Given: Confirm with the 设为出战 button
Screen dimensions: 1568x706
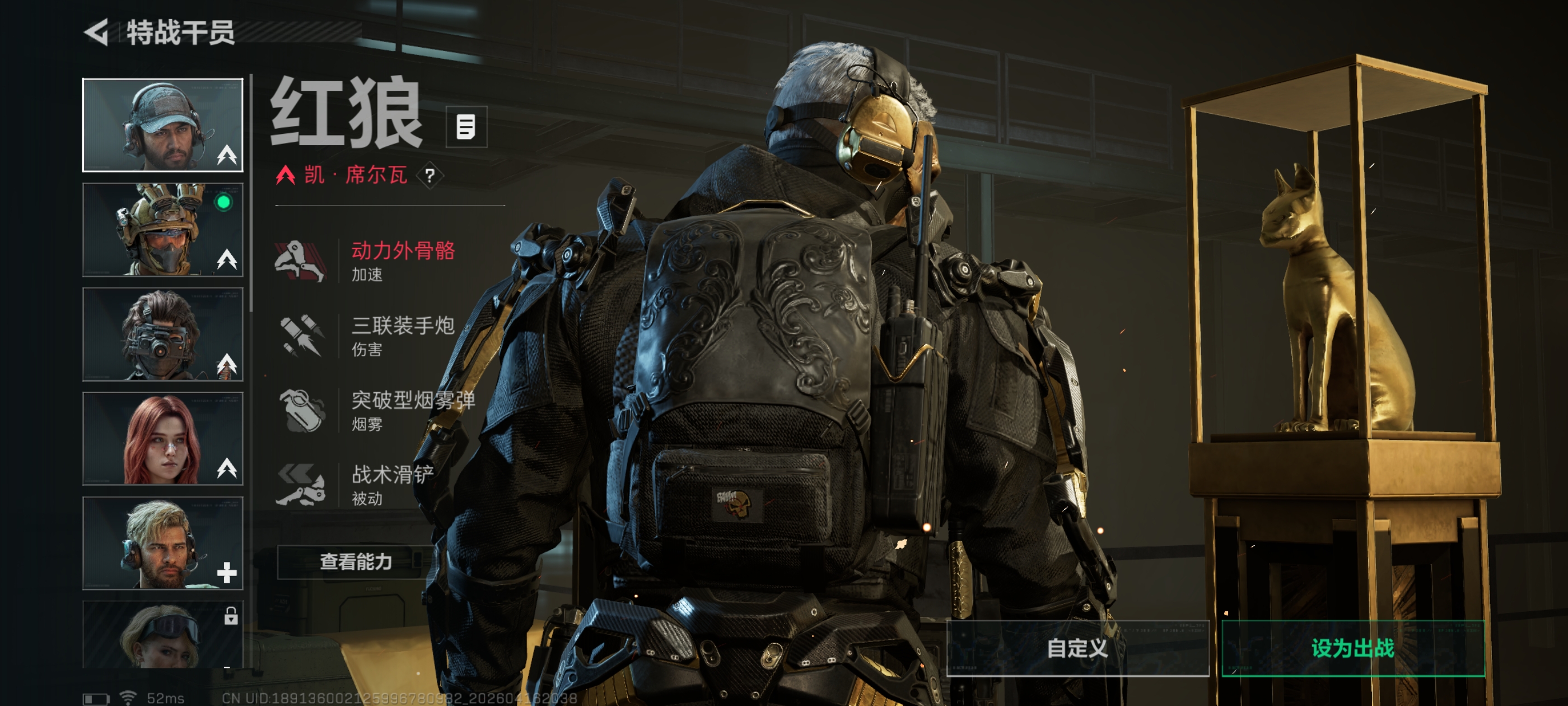Looking at the screenshot, I should click(1352, 648).
